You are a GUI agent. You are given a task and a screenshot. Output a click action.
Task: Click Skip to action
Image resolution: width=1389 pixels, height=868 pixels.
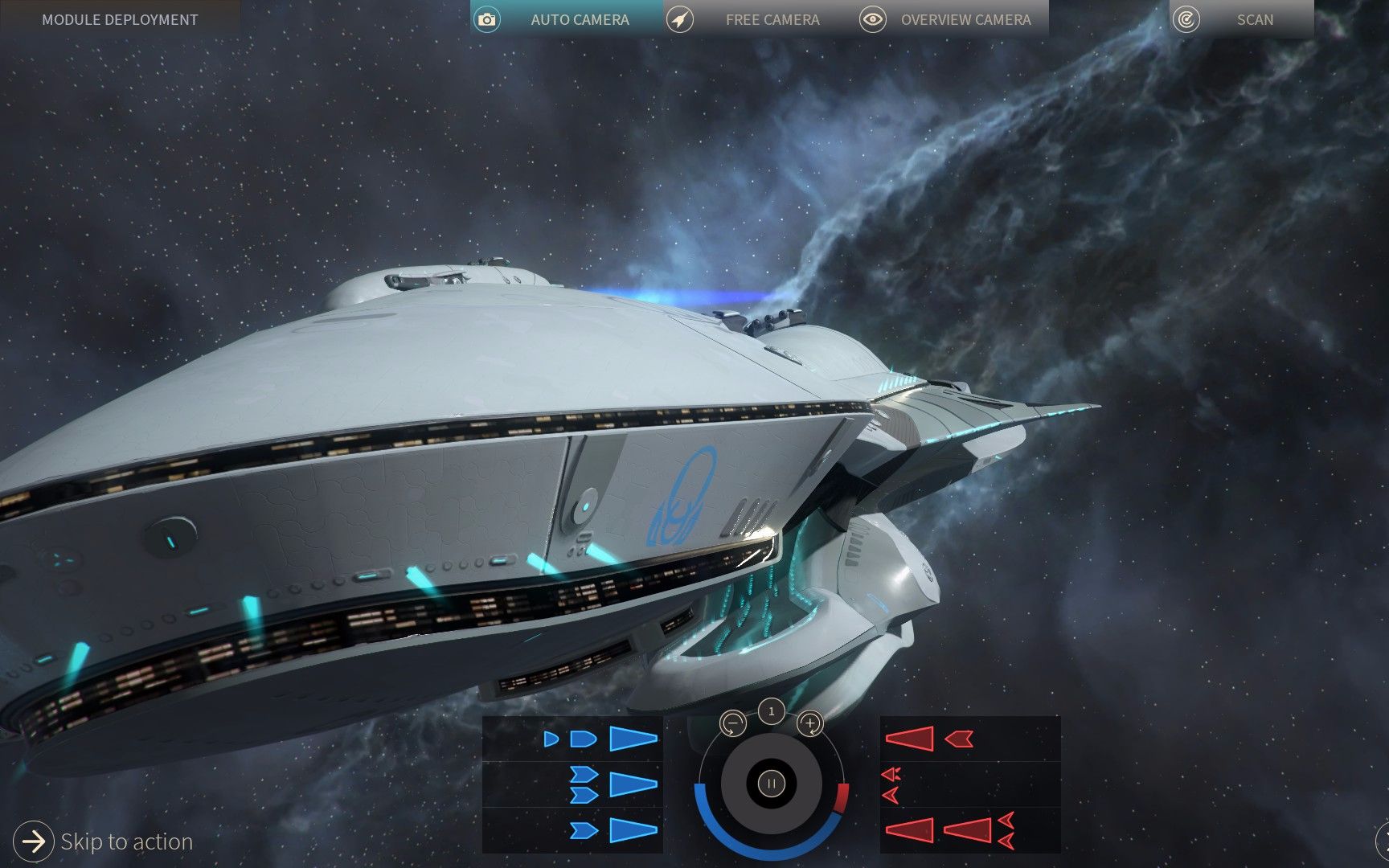coord(125,841)
